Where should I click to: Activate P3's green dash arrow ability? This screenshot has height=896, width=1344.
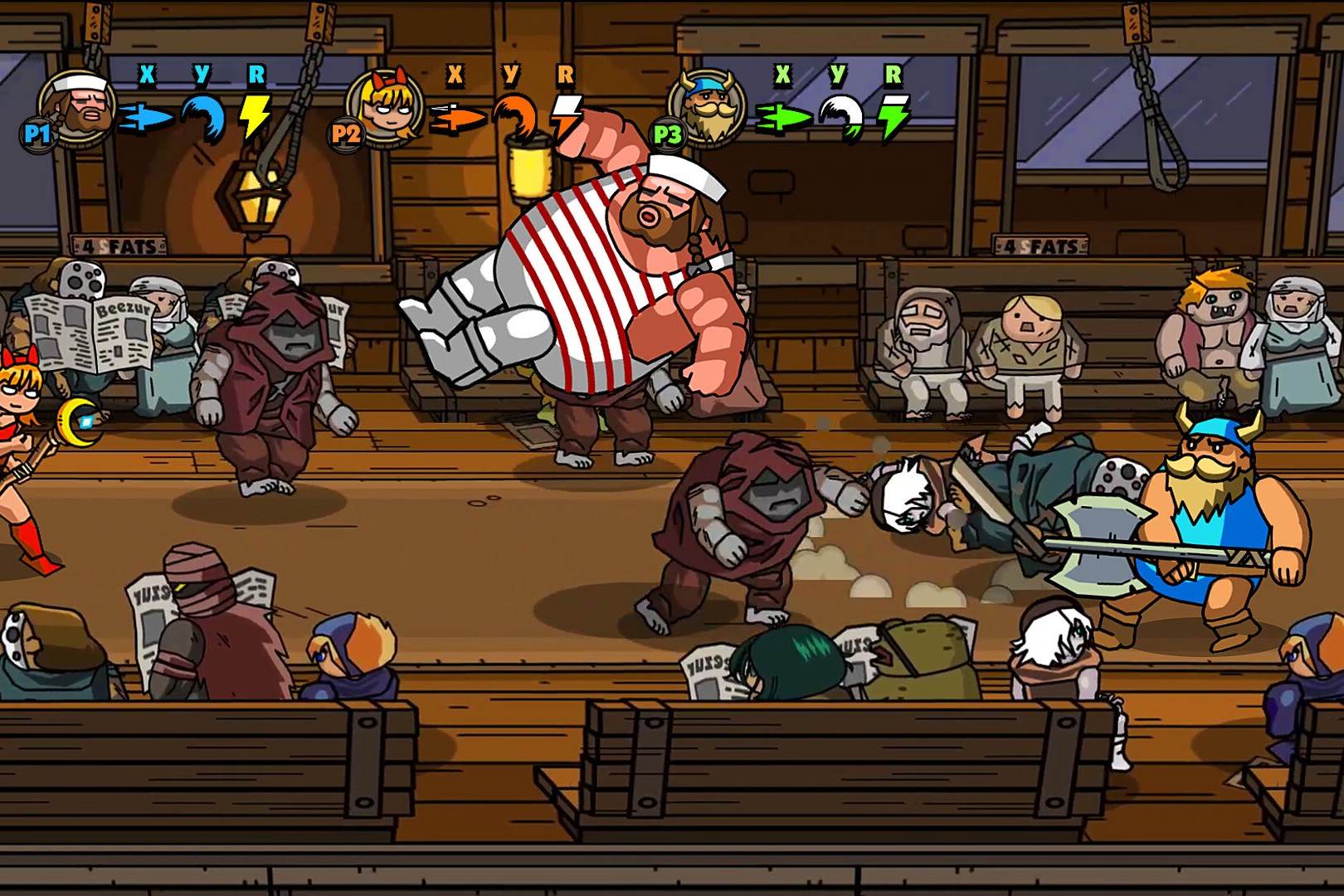click(x=784, y=119)
